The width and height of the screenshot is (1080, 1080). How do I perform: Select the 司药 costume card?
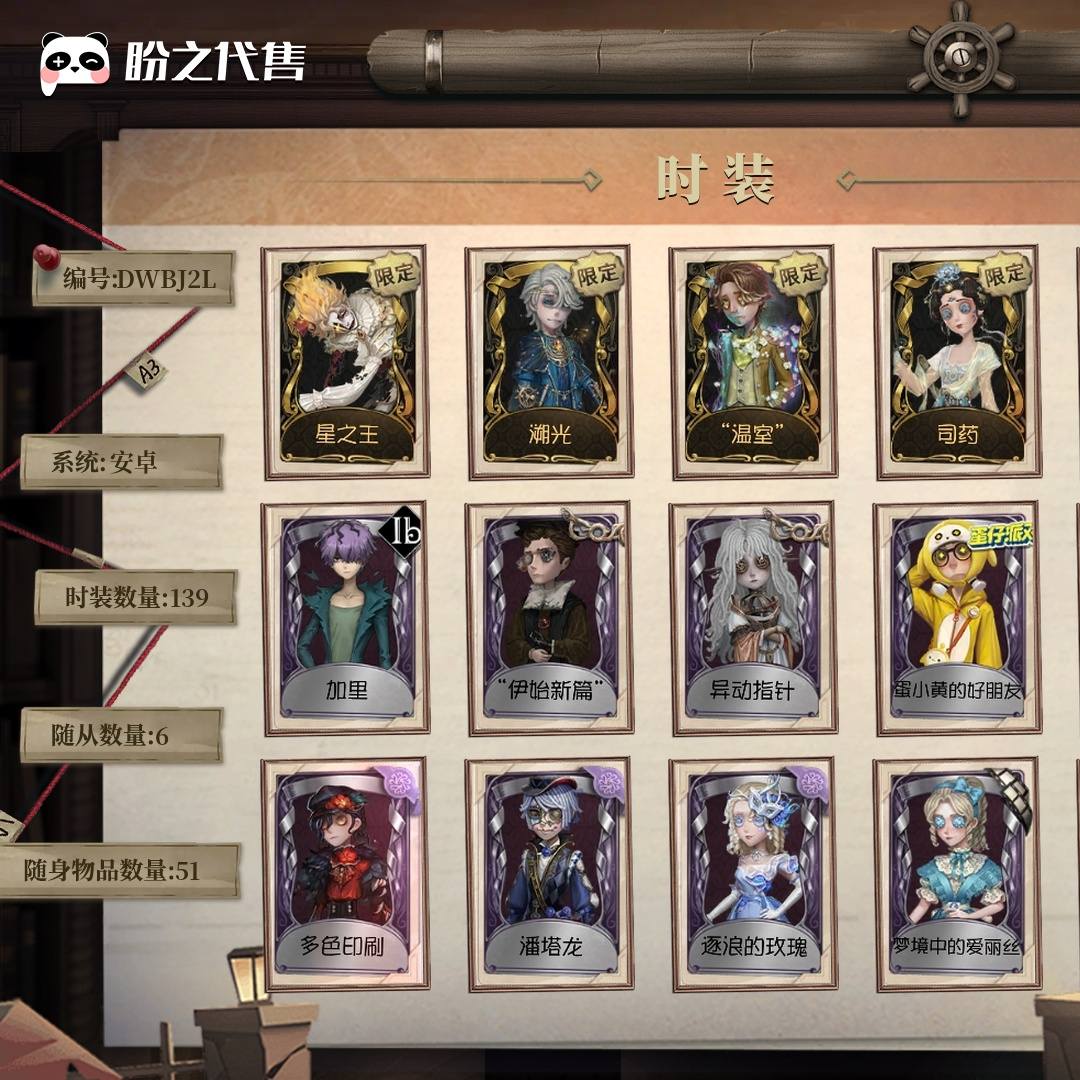tap(957, 362)
